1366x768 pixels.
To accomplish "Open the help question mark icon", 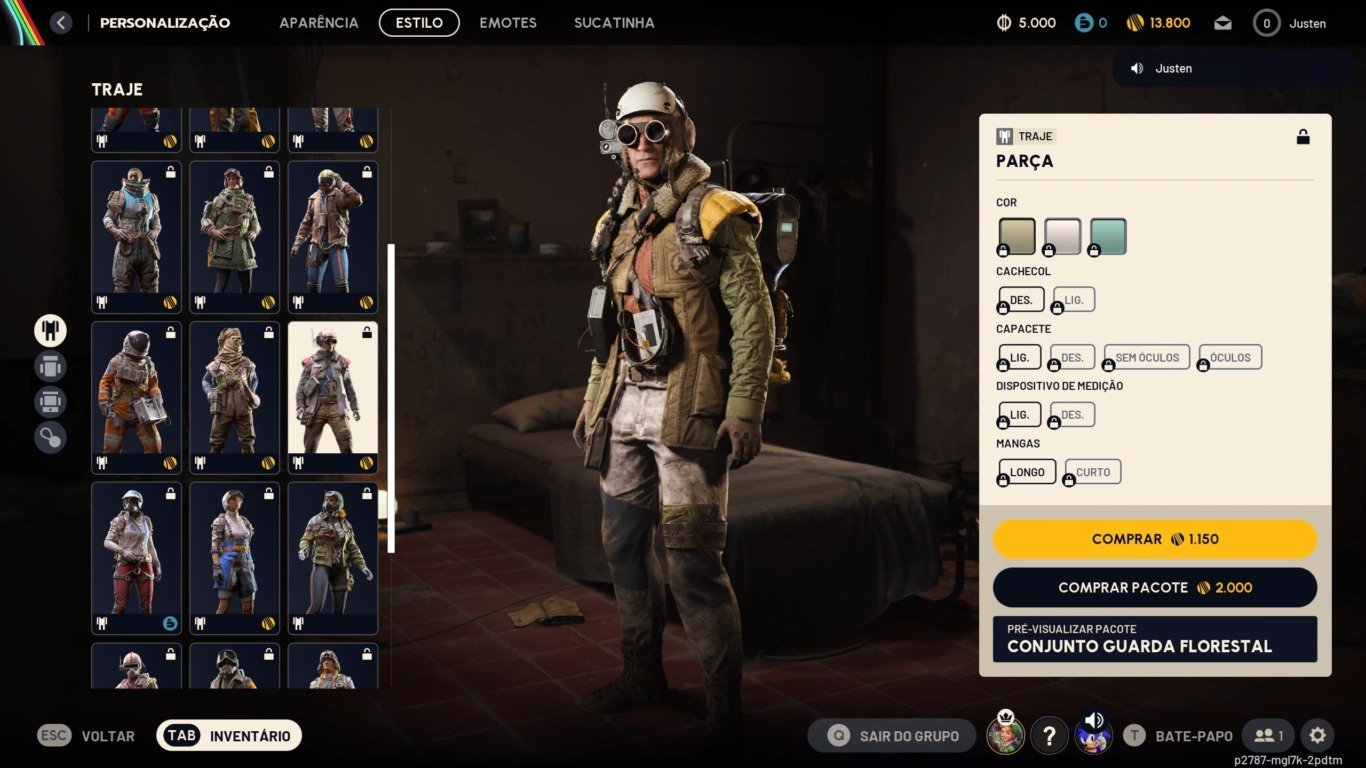I will point(1049,736).
